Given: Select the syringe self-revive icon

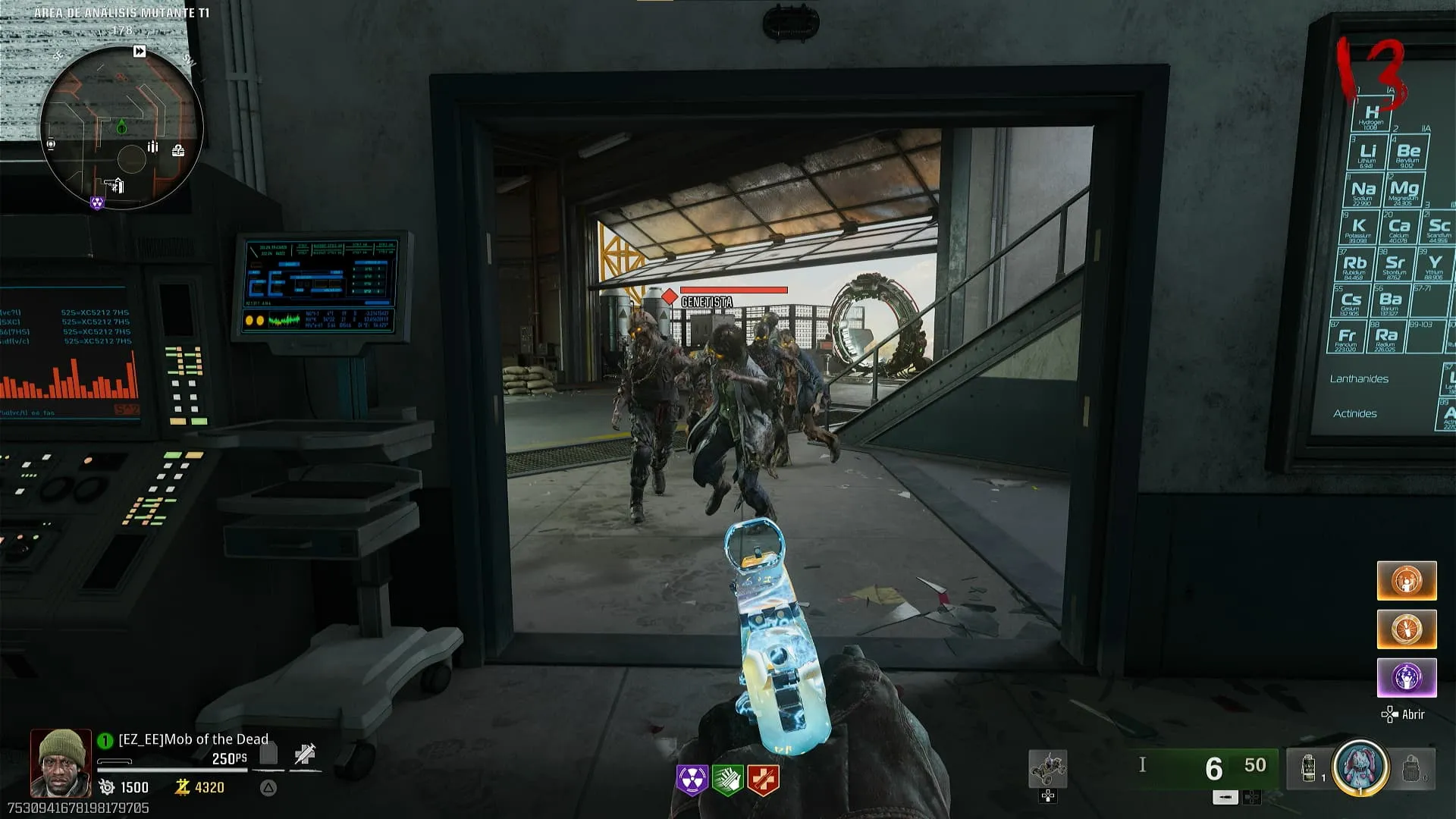Looking at the screenshot, I should point(305,754).
